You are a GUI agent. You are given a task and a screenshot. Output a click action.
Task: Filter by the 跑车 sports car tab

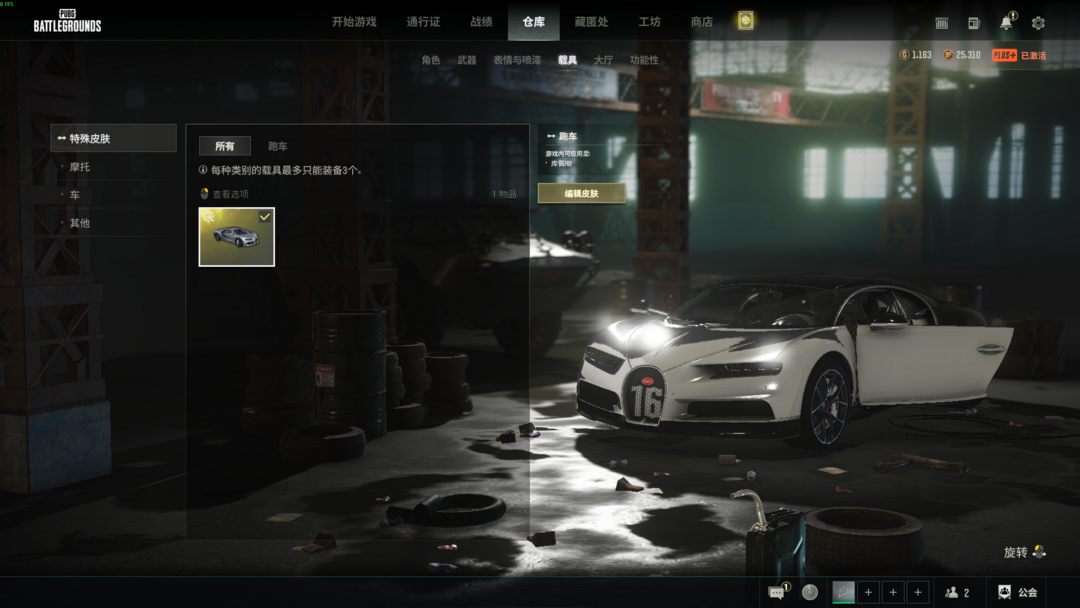click(277, 146)
